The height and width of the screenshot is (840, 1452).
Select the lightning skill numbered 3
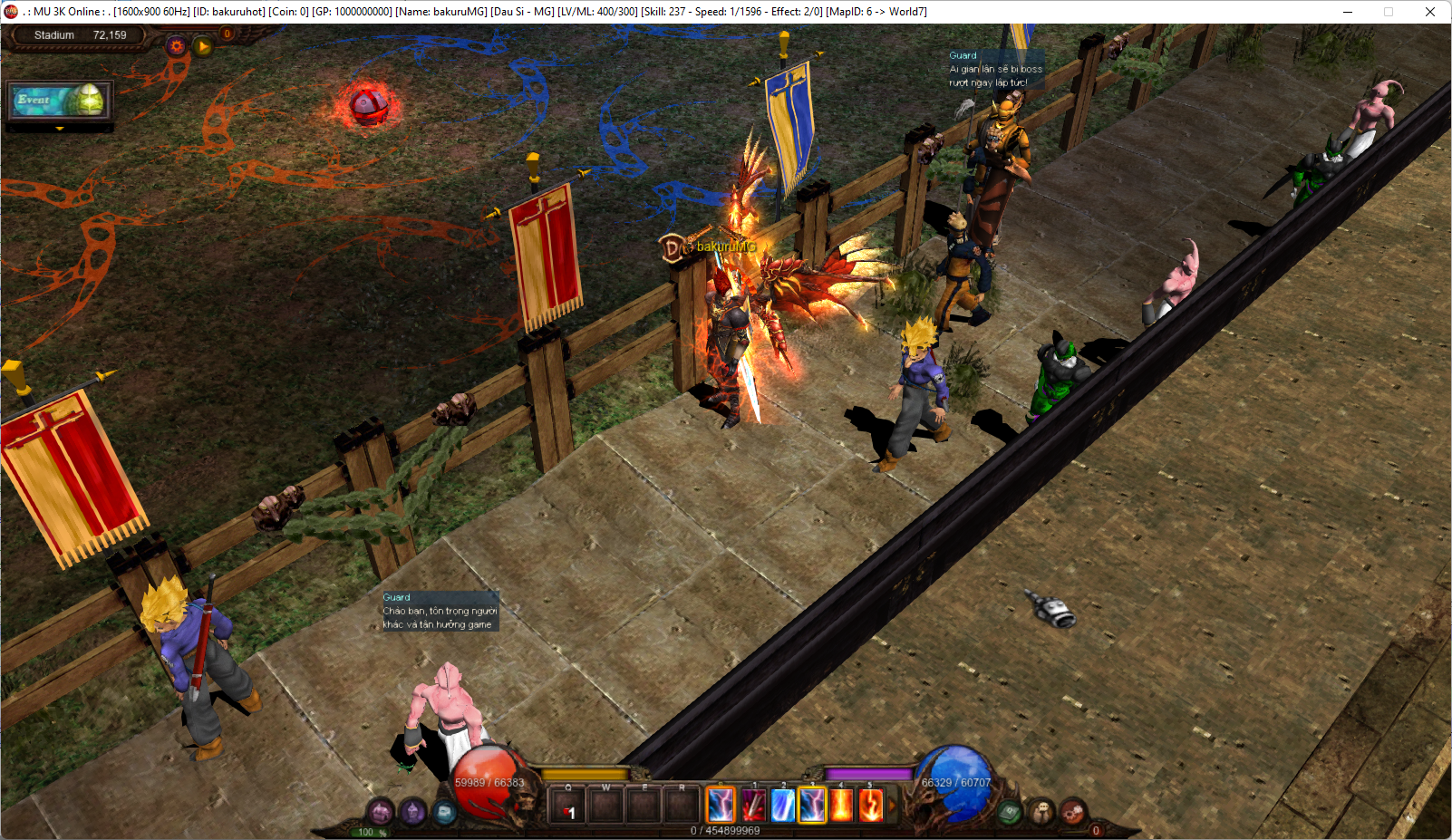[812, 805]
